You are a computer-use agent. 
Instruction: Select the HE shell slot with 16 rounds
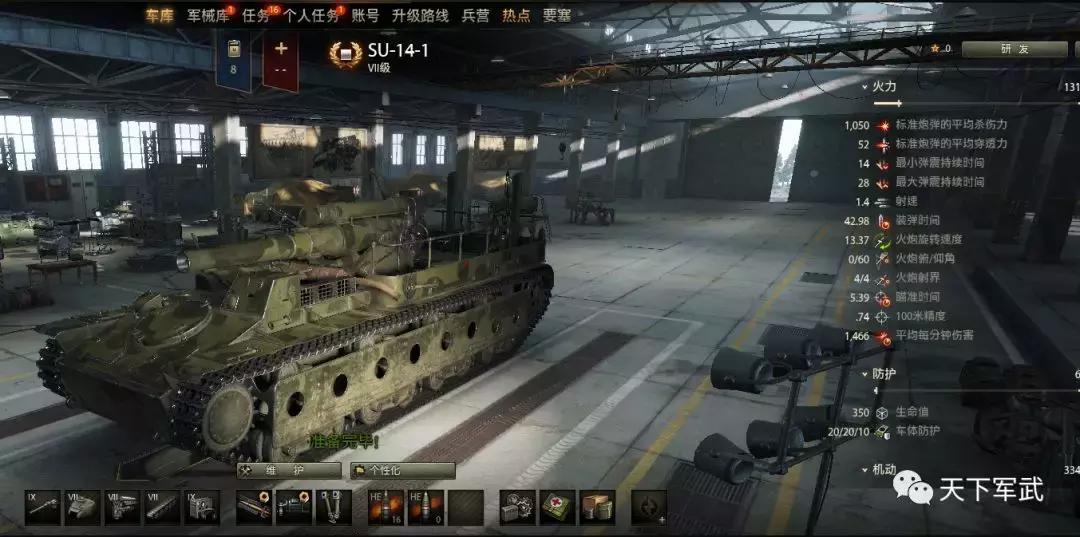click(385, 507)
